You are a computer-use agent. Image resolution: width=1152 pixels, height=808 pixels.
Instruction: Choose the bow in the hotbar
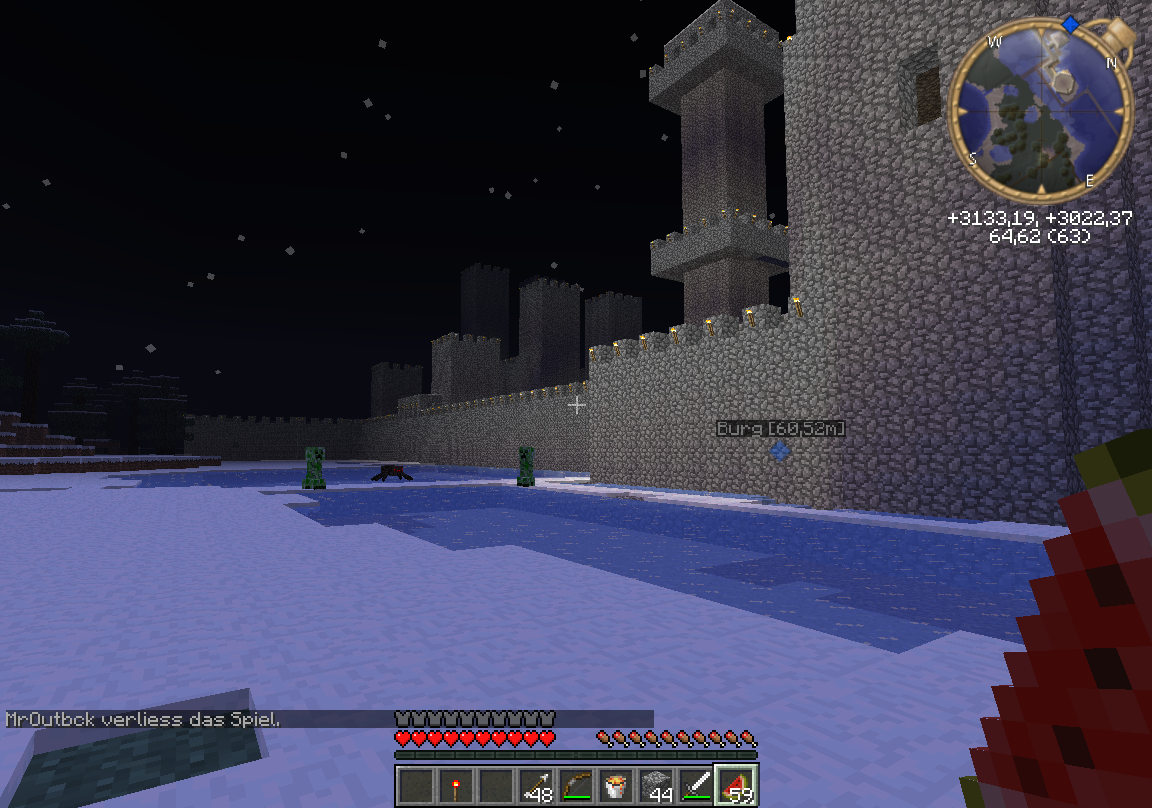coord(576,786)
